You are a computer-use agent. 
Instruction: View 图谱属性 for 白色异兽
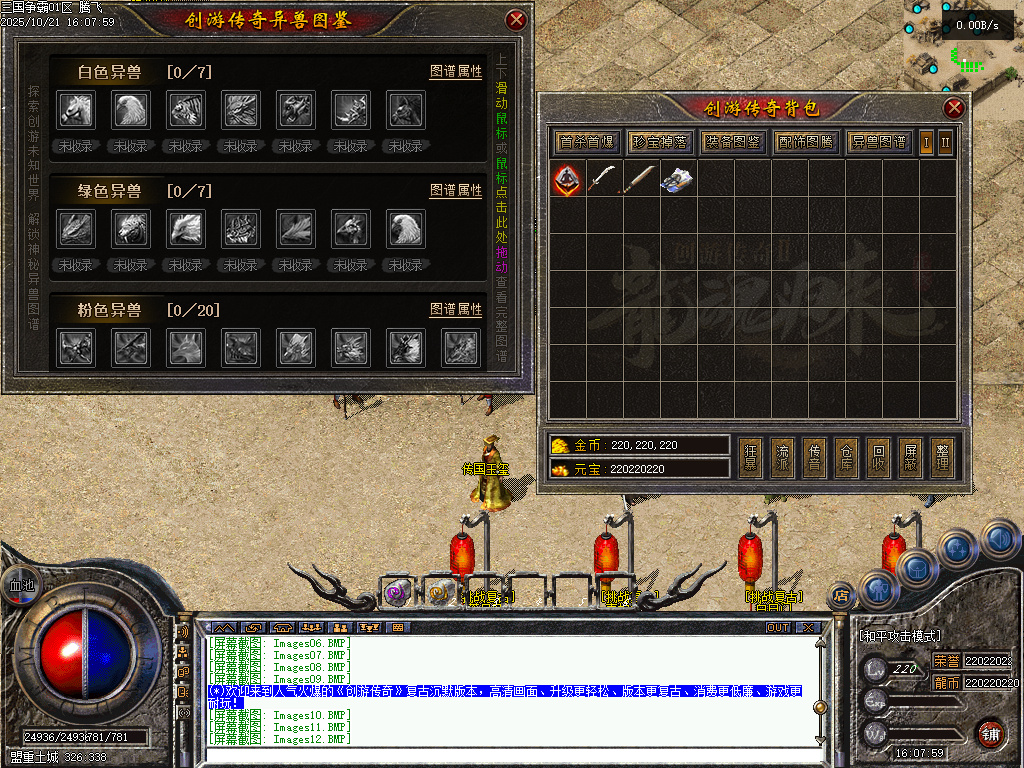tap(456, 72)
